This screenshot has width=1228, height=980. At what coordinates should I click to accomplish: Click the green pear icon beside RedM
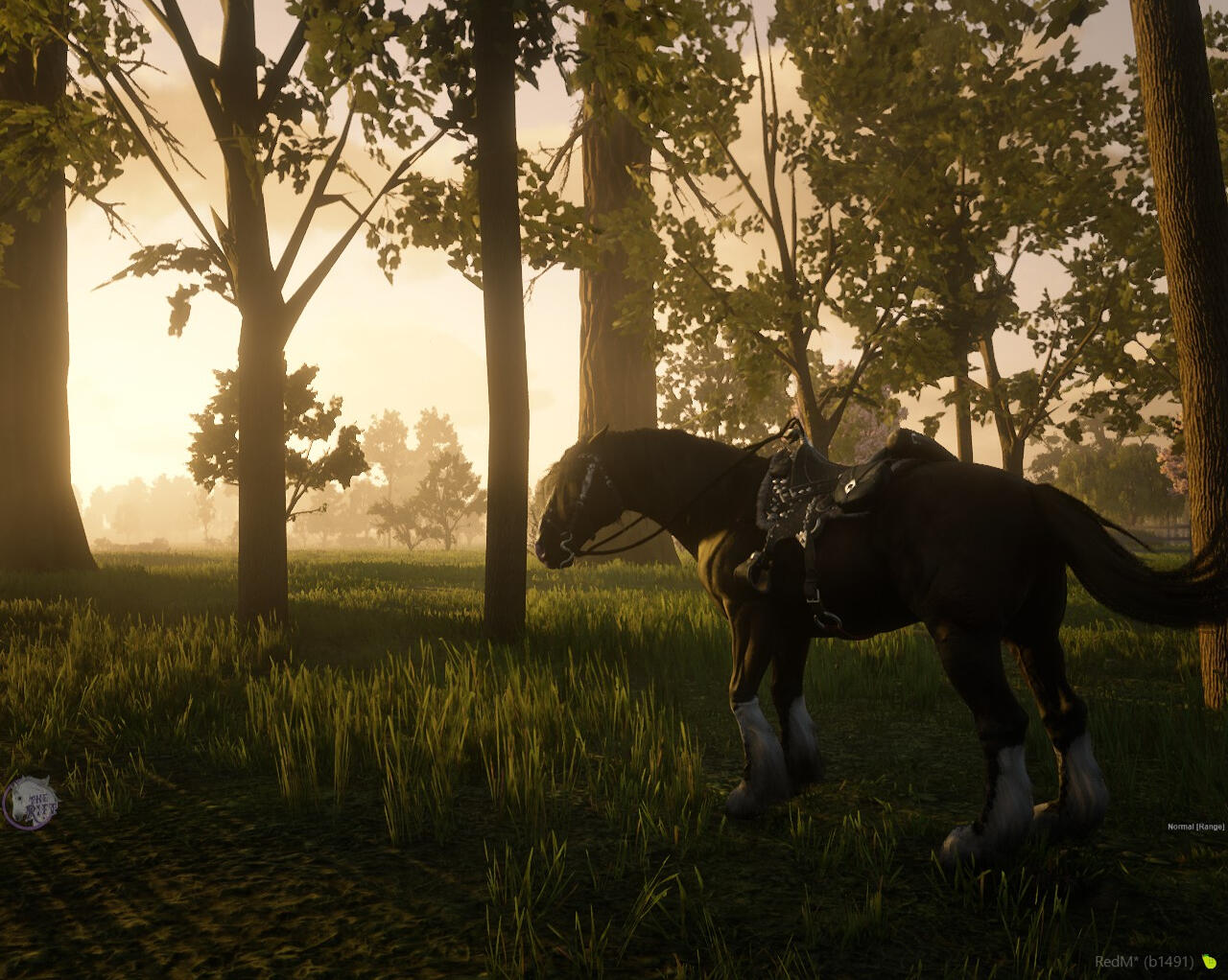click(1210, 961)
